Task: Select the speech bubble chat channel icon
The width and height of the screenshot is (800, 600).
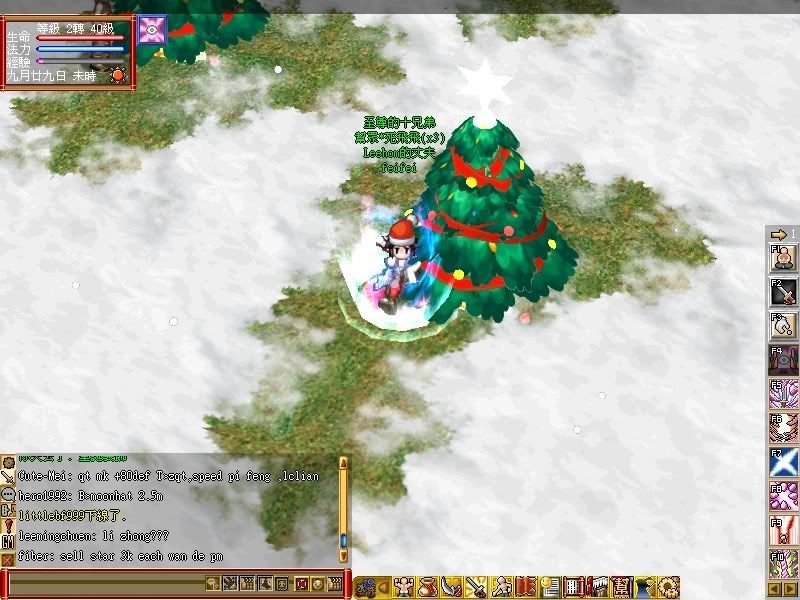Action: 8,495
